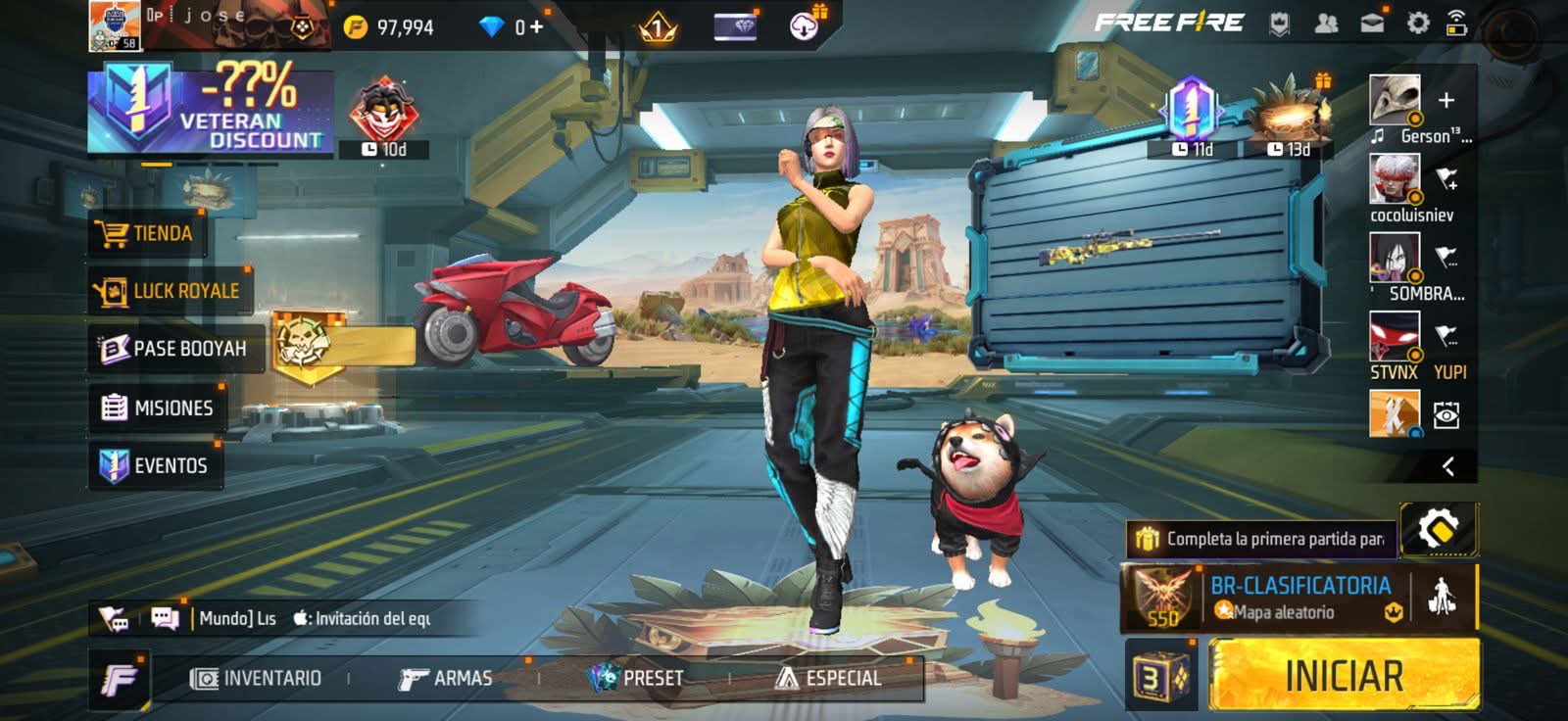Switch to the Armas tab
Screen dimensions: 1568x721
[446, 678]
